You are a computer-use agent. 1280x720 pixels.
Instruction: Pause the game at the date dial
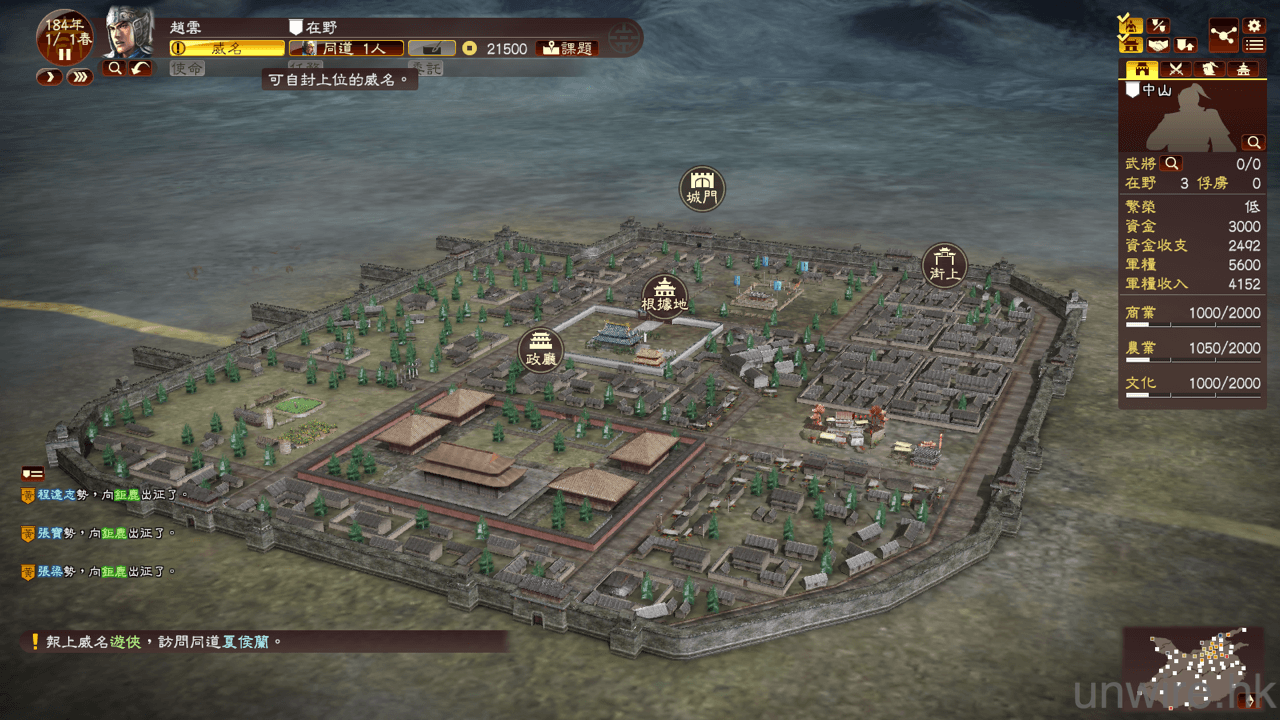point(65,53)
